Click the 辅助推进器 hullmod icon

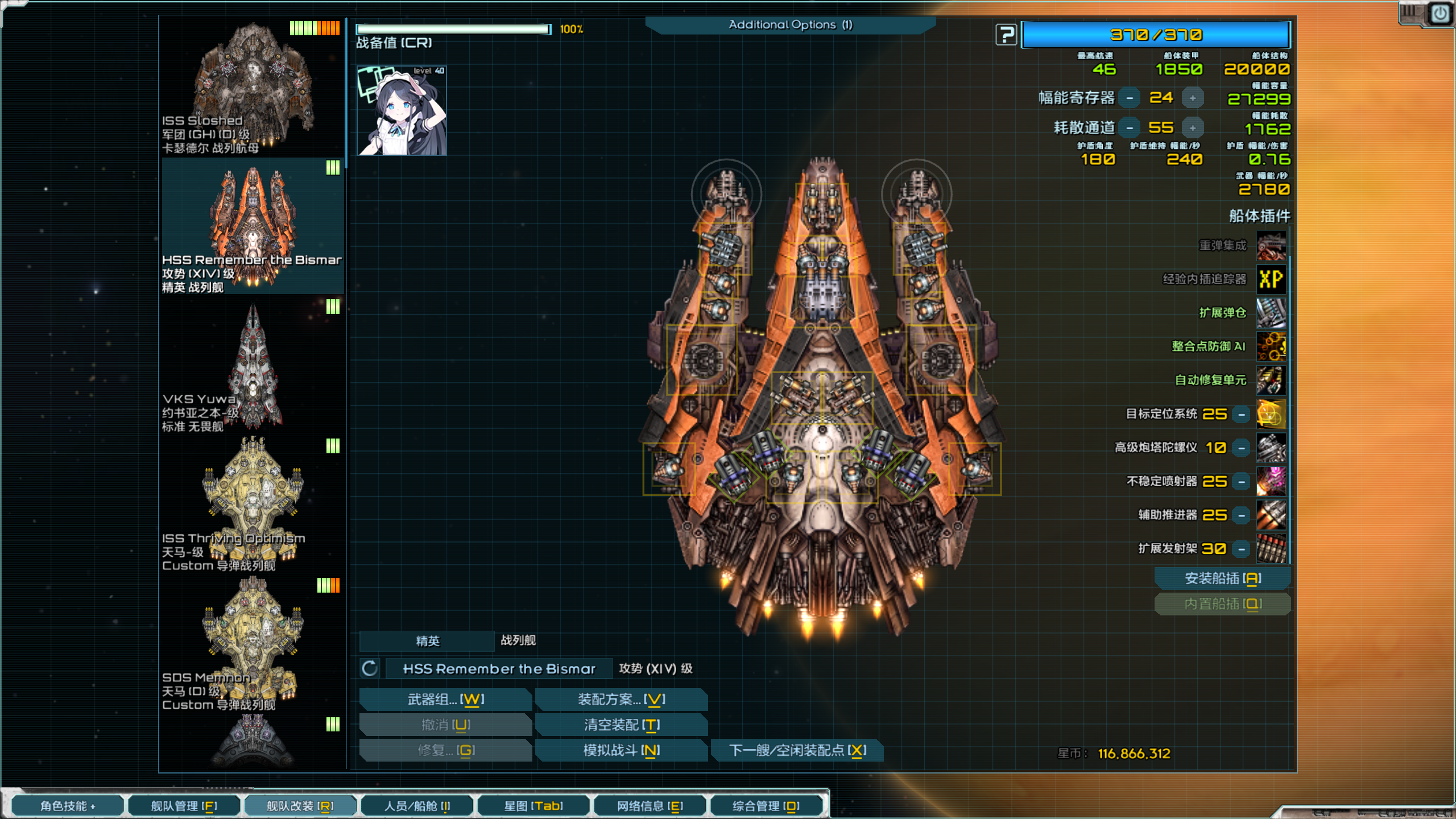point(1271,514)
